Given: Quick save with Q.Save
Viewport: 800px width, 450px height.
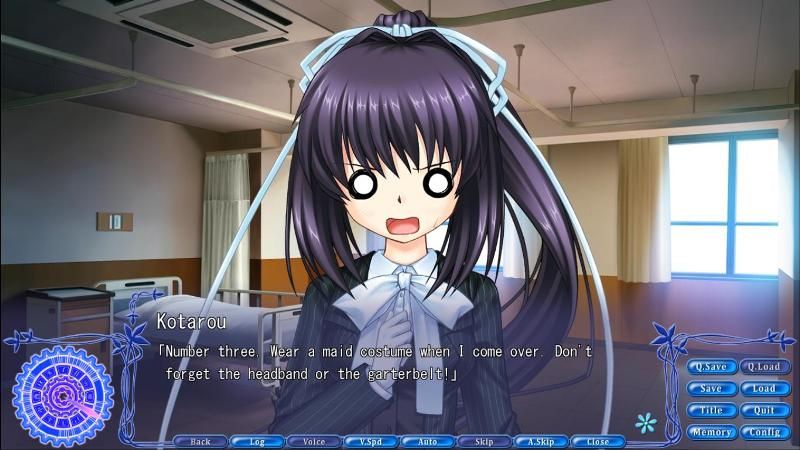Looking at the screenshot, I should click(x=711, y=366).
